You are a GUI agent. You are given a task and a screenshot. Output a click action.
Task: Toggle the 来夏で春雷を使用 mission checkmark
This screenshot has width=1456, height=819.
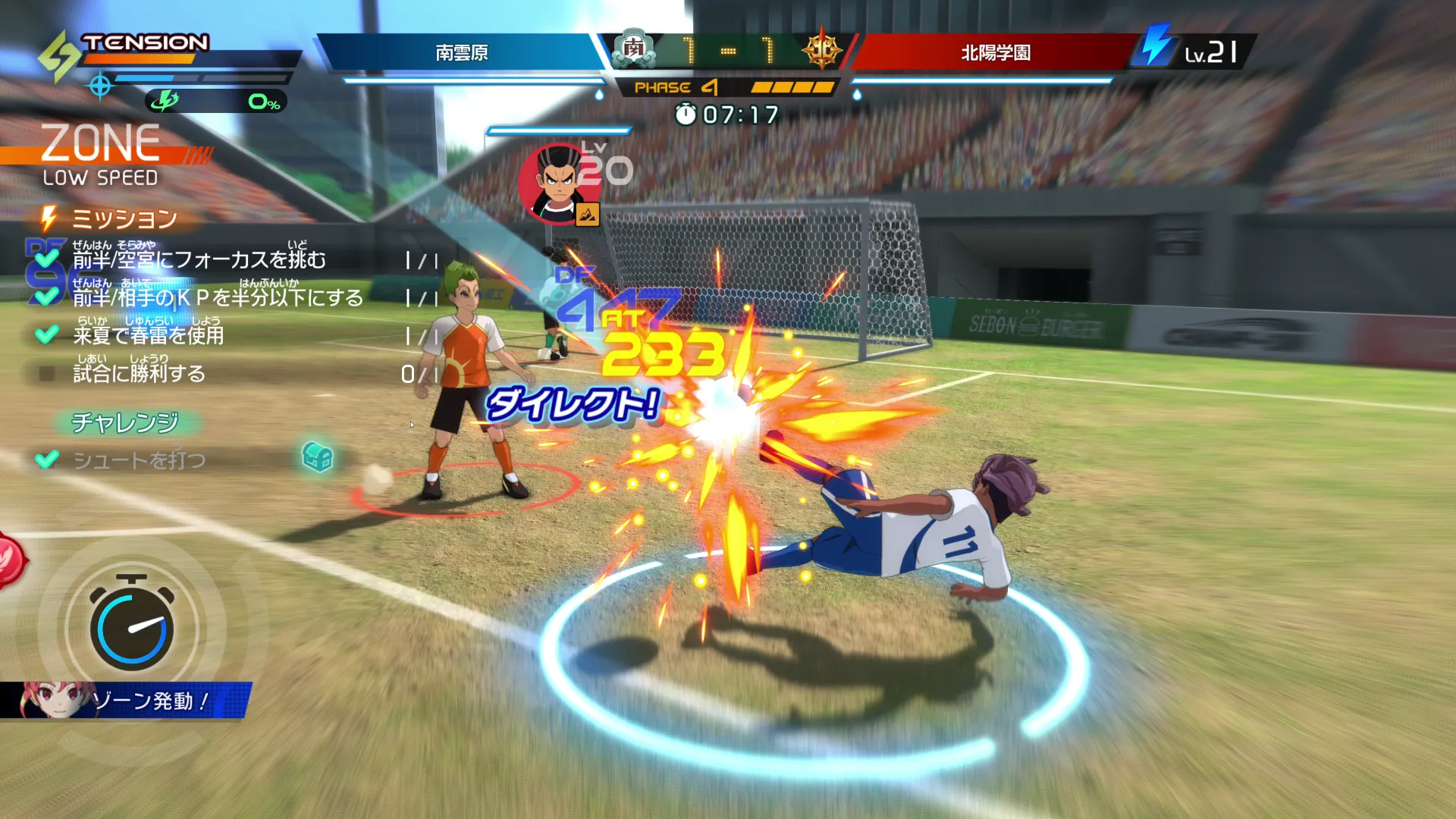pyautogui.click(x=47, y=334)
